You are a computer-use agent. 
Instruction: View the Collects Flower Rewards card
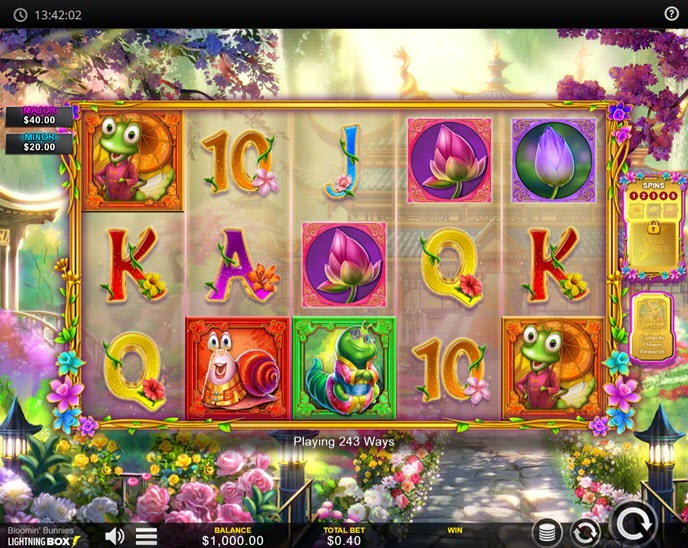(x=652, y=326)
